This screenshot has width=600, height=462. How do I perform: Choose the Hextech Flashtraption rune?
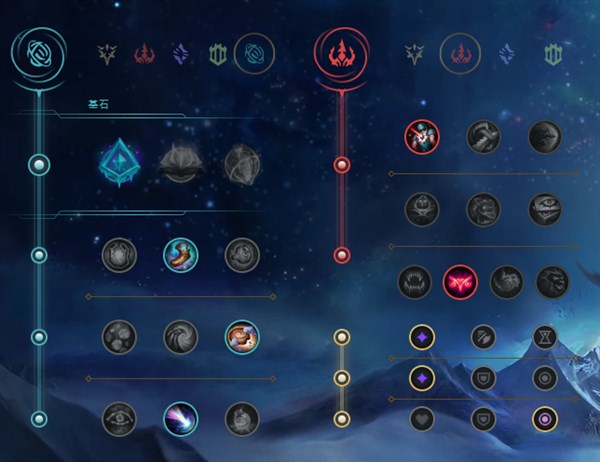point(118,255)
